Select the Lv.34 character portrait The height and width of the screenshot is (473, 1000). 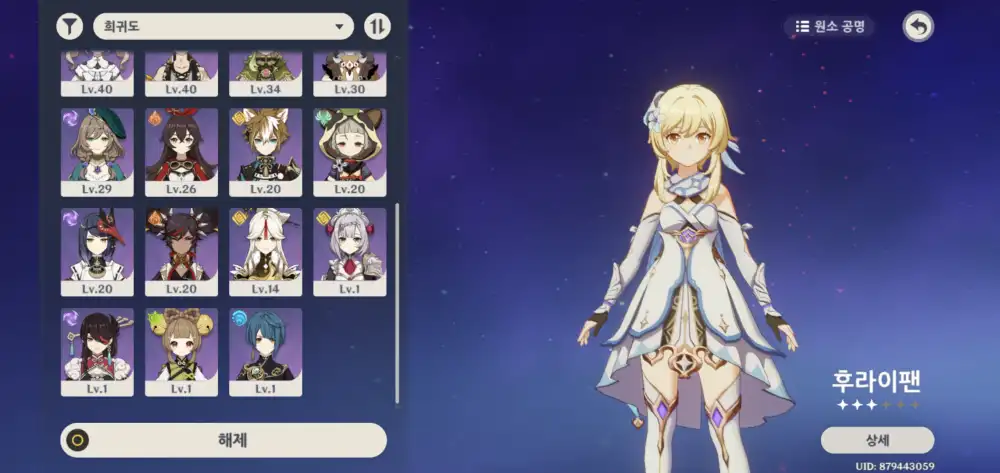265,72
